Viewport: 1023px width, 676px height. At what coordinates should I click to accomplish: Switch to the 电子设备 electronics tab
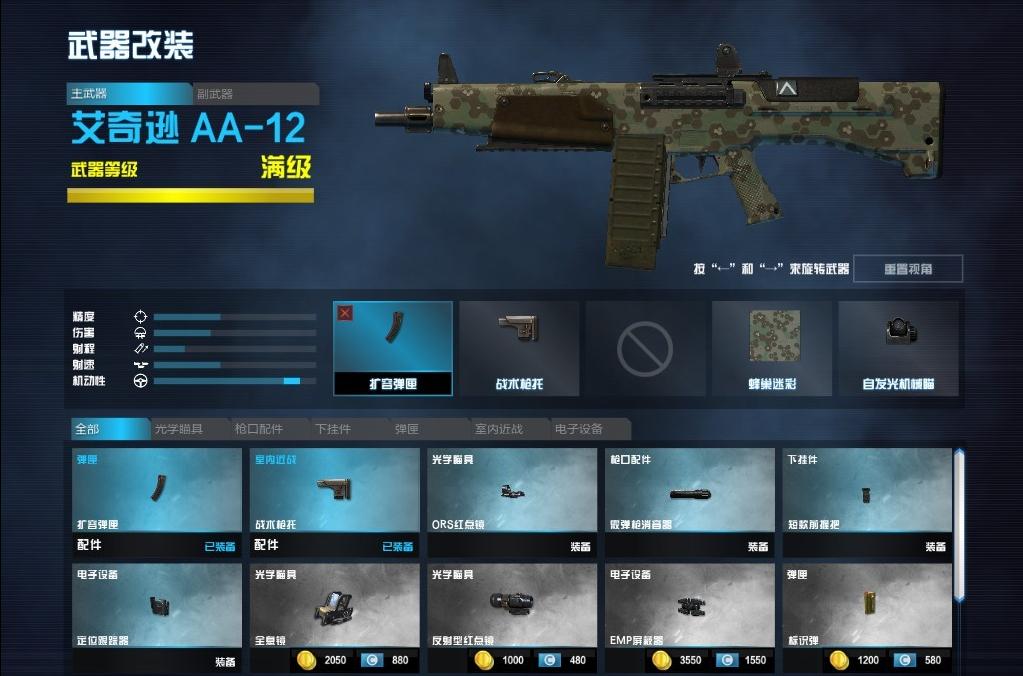pyautogui.click(x=584, y=429)
